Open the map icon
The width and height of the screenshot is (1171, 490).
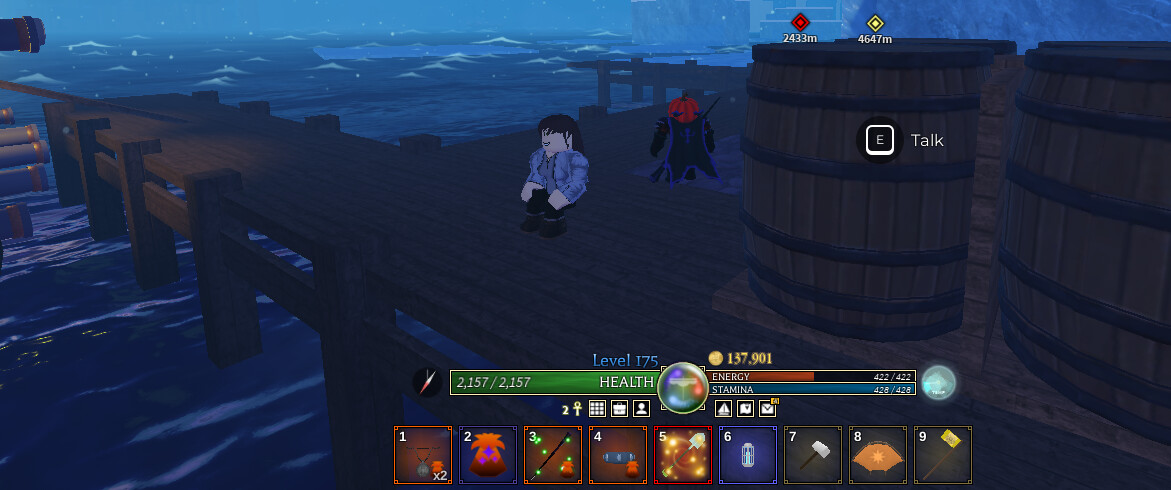(745, 408)
